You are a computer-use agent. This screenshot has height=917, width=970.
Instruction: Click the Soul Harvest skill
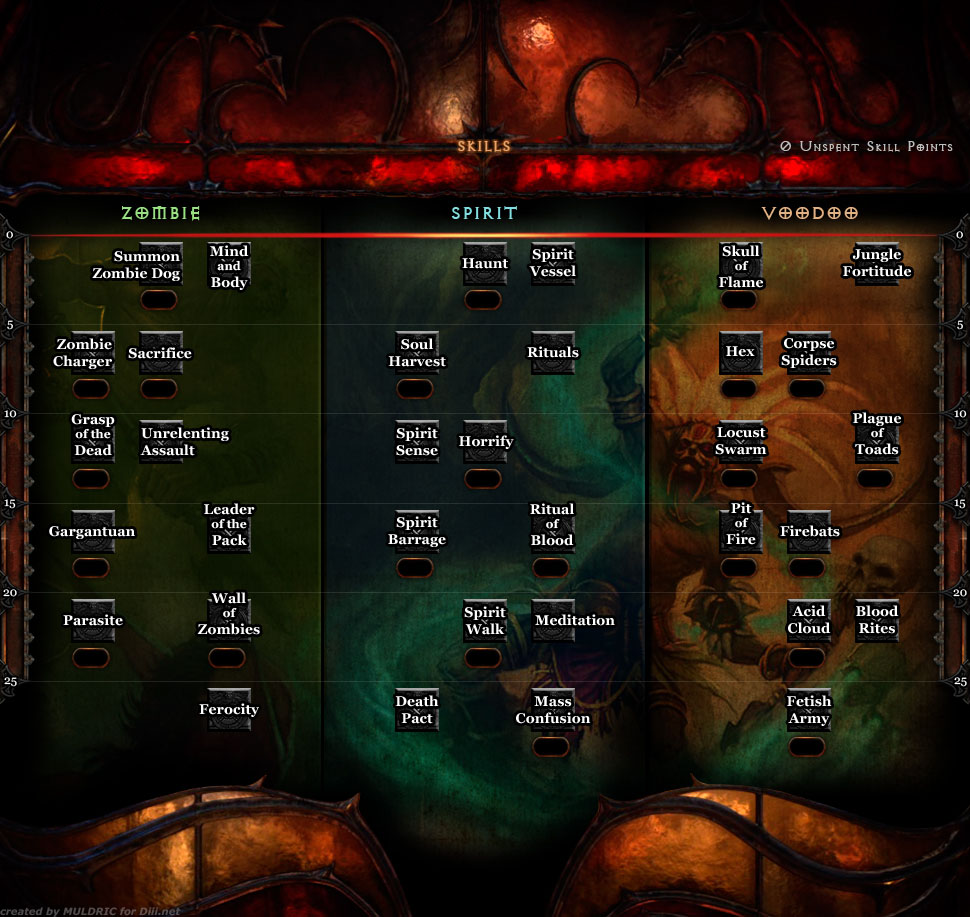416,353
